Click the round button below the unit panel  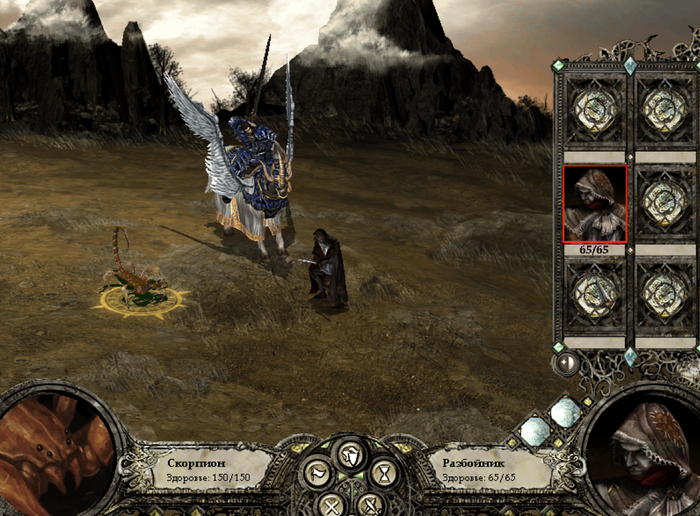[x=567, y=362]
